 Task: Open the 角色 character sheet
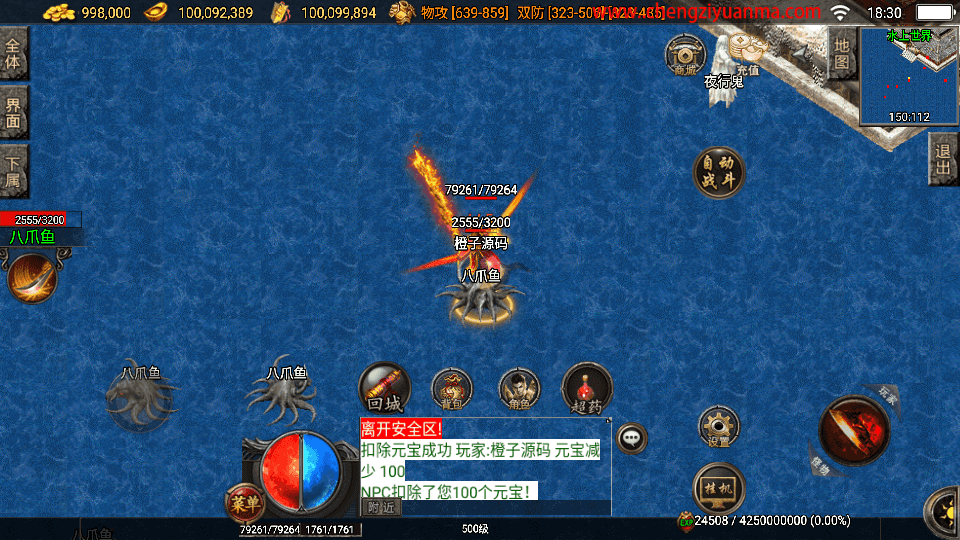point(518,390)
